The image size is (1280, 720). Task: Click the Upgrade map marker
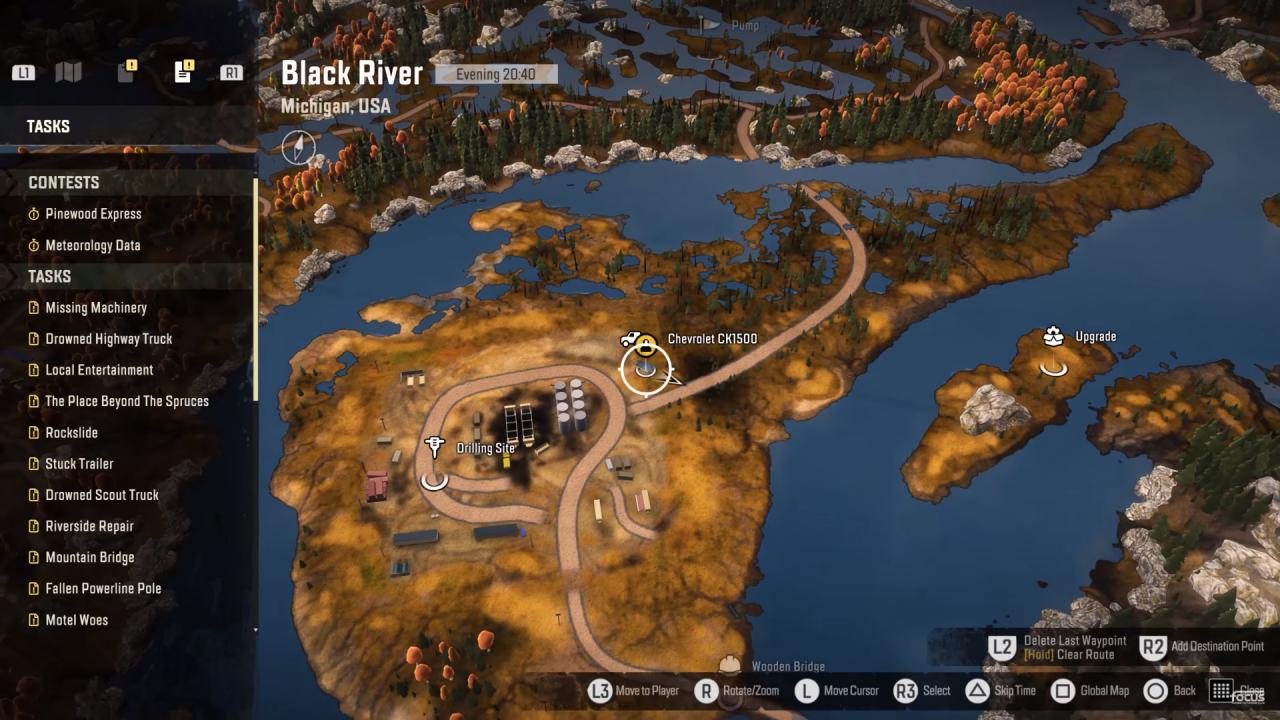pos(1053,337)
